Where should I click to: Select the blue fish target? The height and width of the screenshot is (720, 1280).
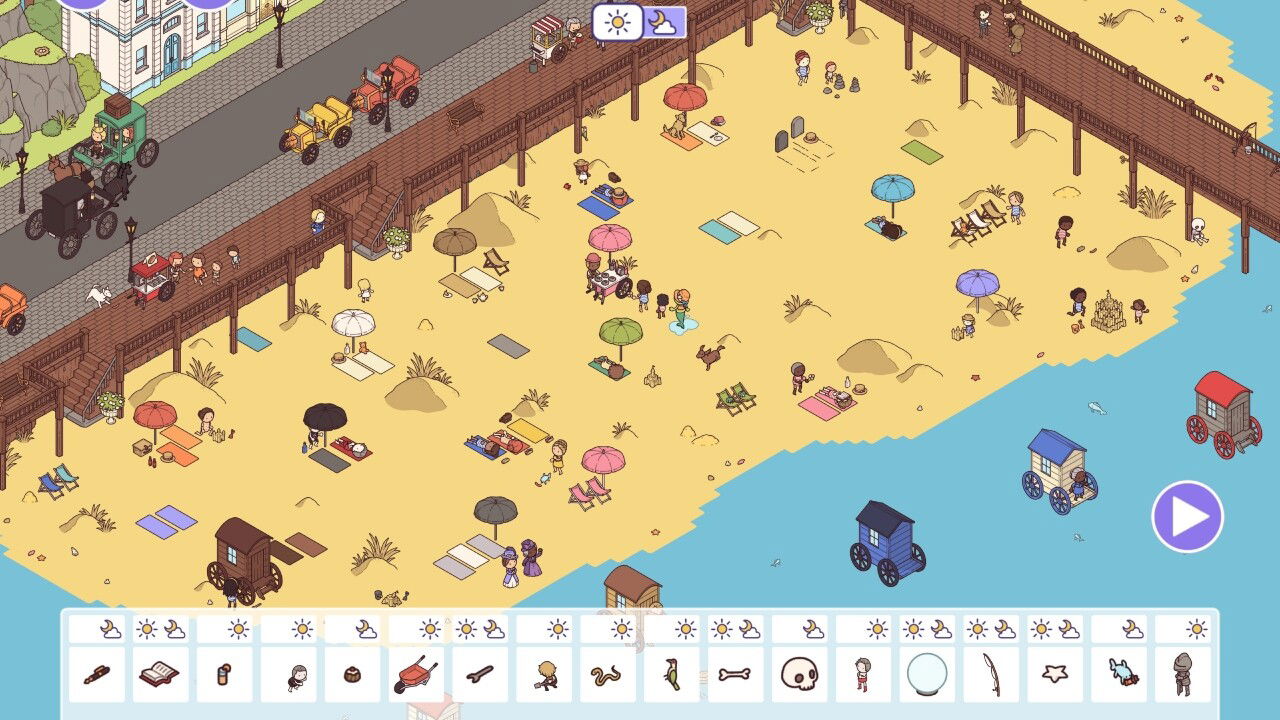point(1120,675)
